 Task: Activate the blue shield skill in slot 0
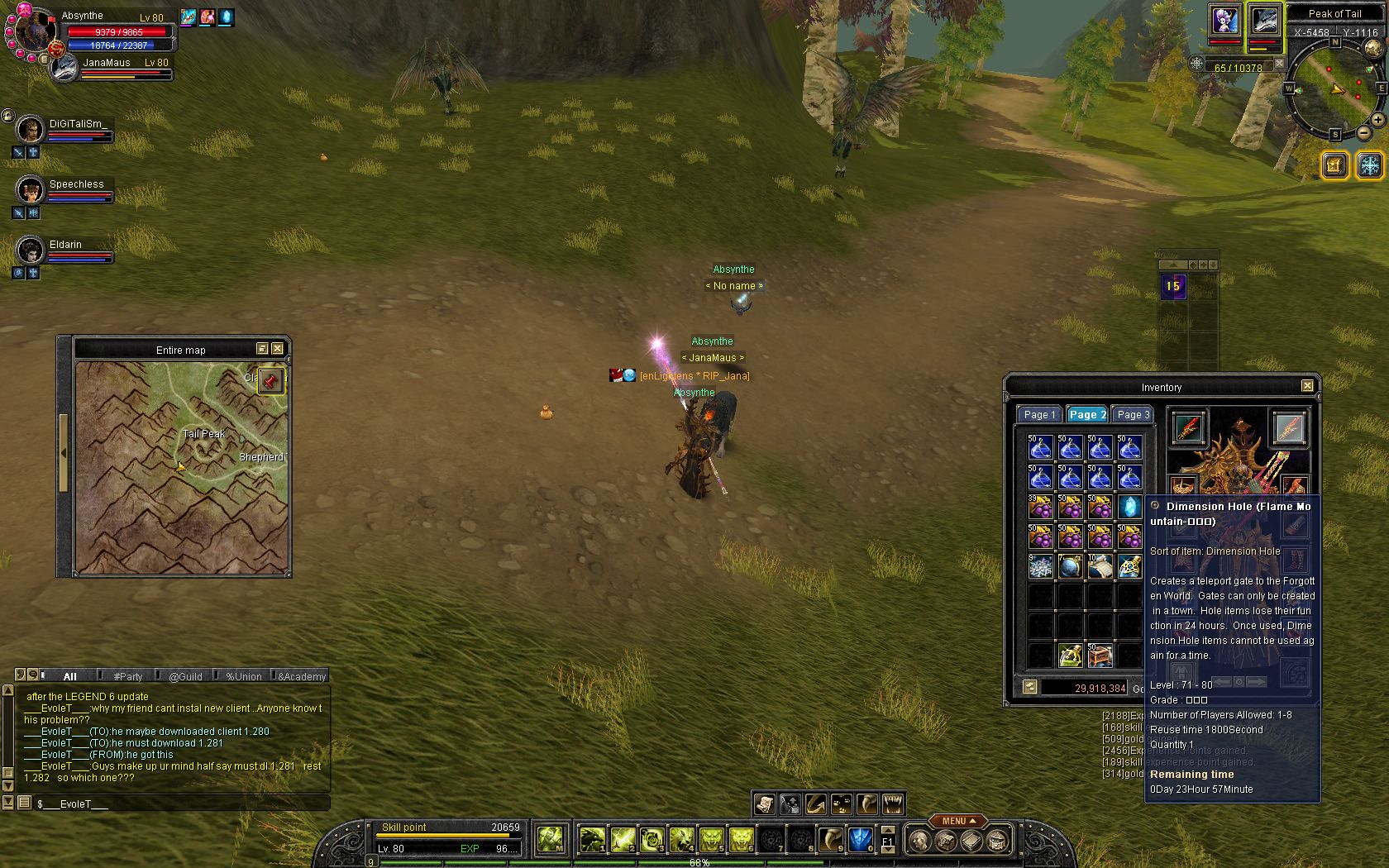(861, 840)
